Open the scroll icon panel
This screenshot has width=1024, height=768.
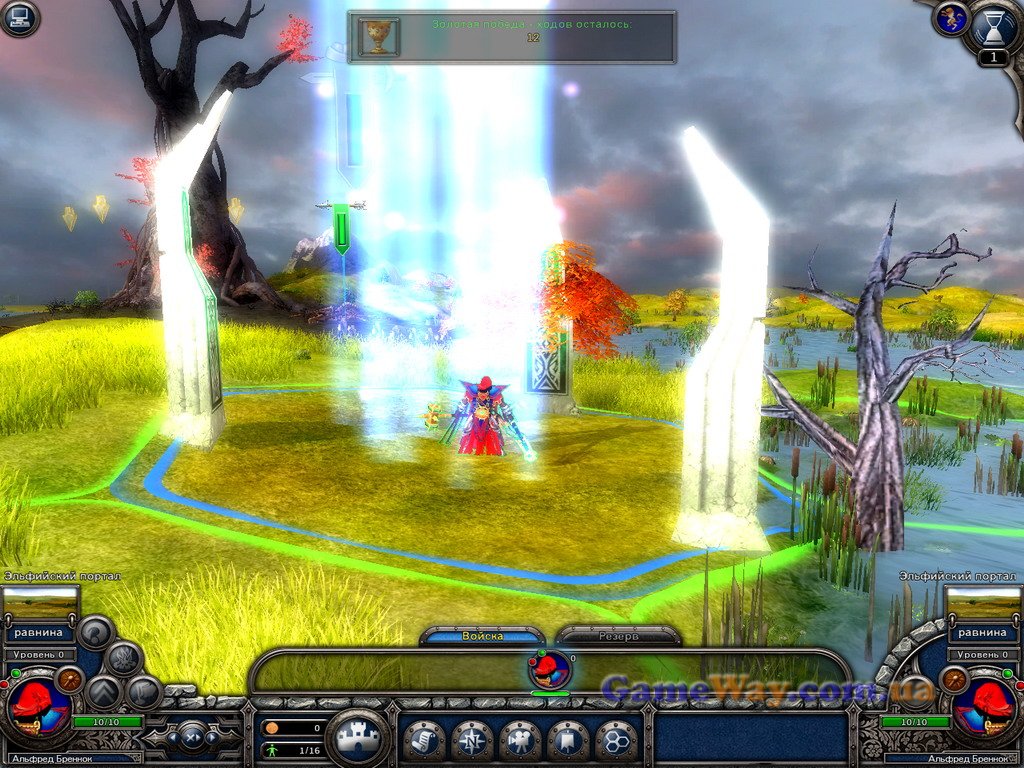[x=423, y=741]
